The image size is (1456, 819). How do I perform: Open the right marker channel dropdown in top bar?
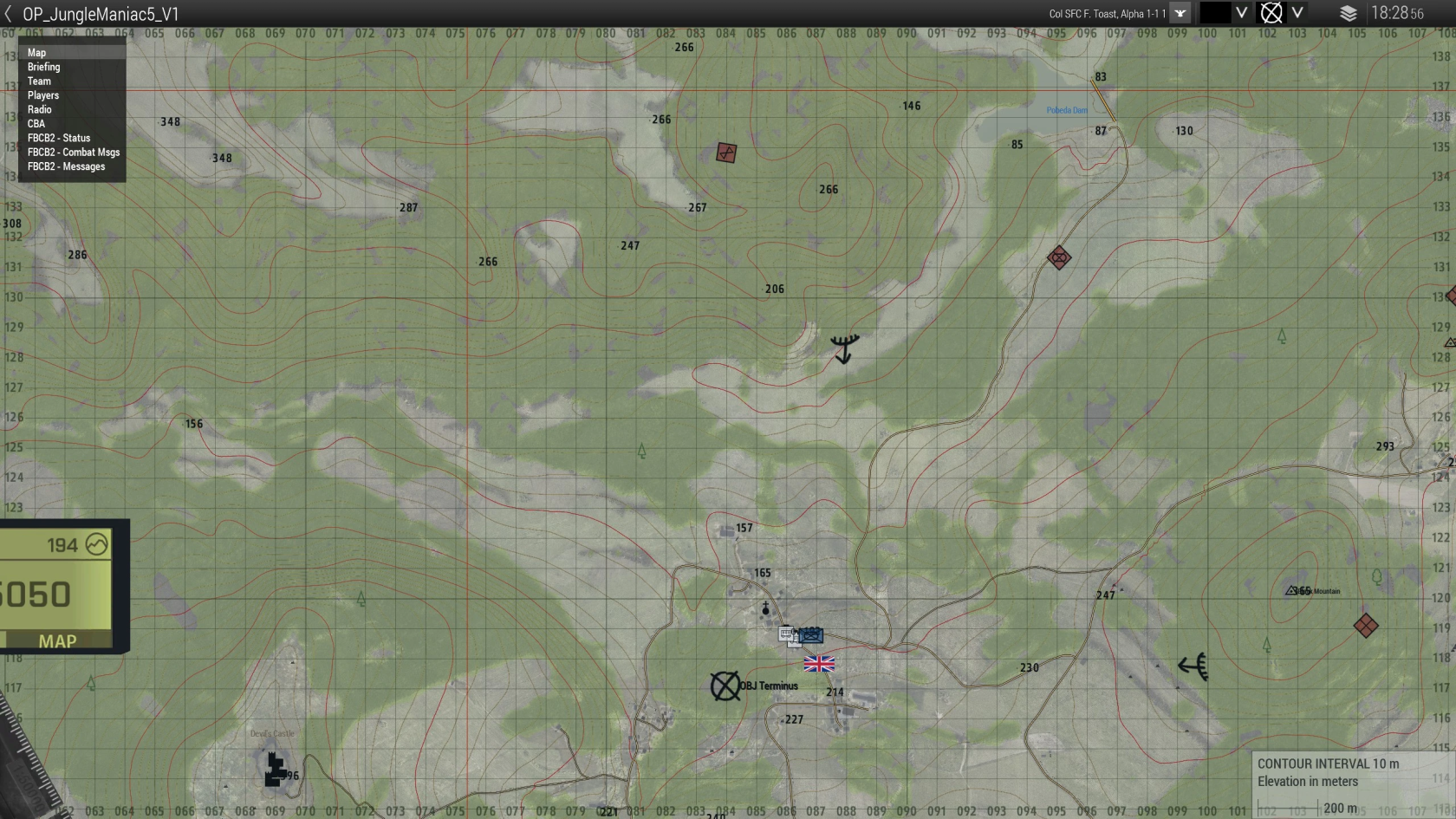click(1297, 14)
